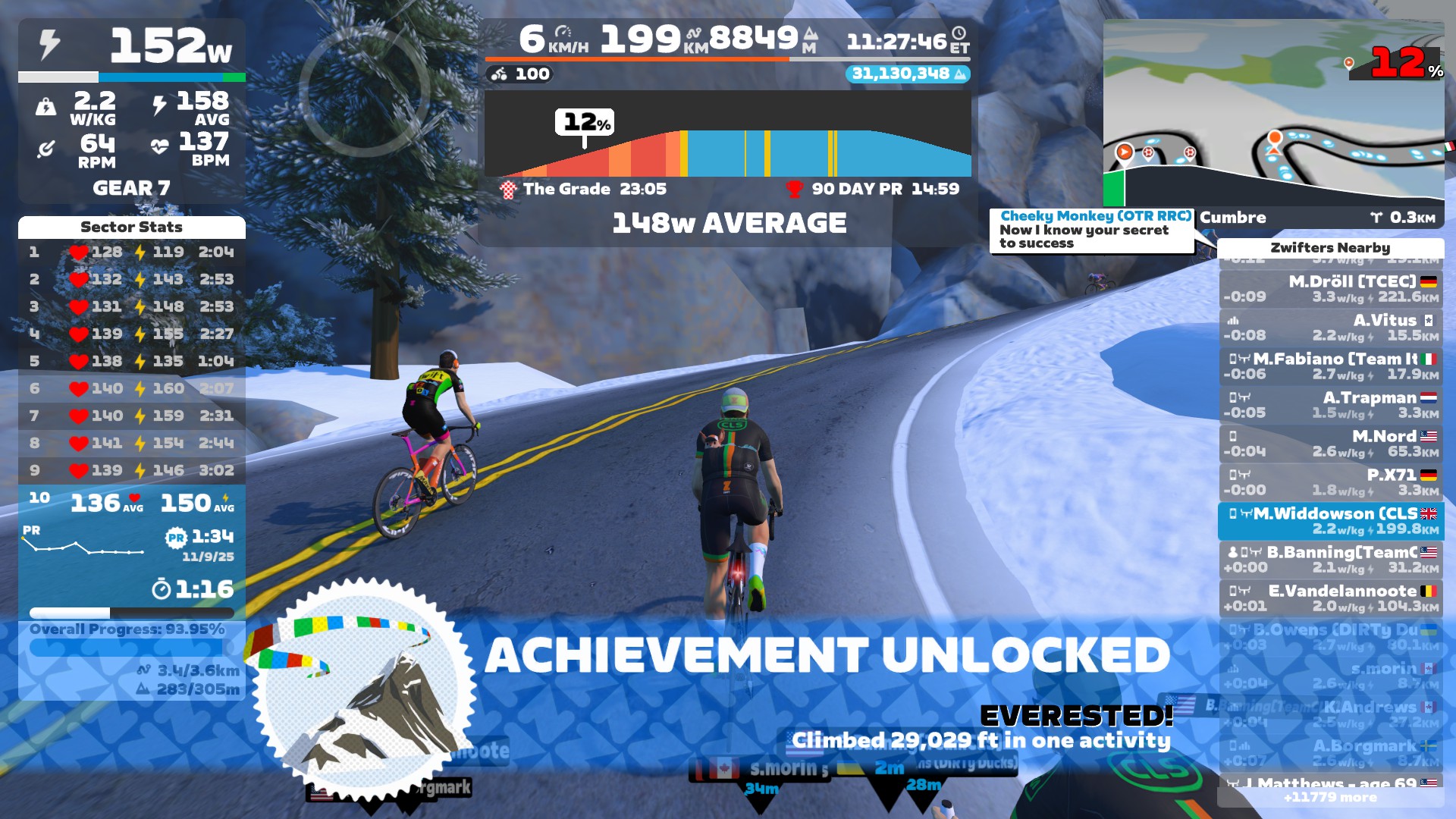Image resolution: width=1456 pixels, height=819 pixels.
Task: Choose A.Vitus from the nearby riders
Action: click(x=1331, y=328)
